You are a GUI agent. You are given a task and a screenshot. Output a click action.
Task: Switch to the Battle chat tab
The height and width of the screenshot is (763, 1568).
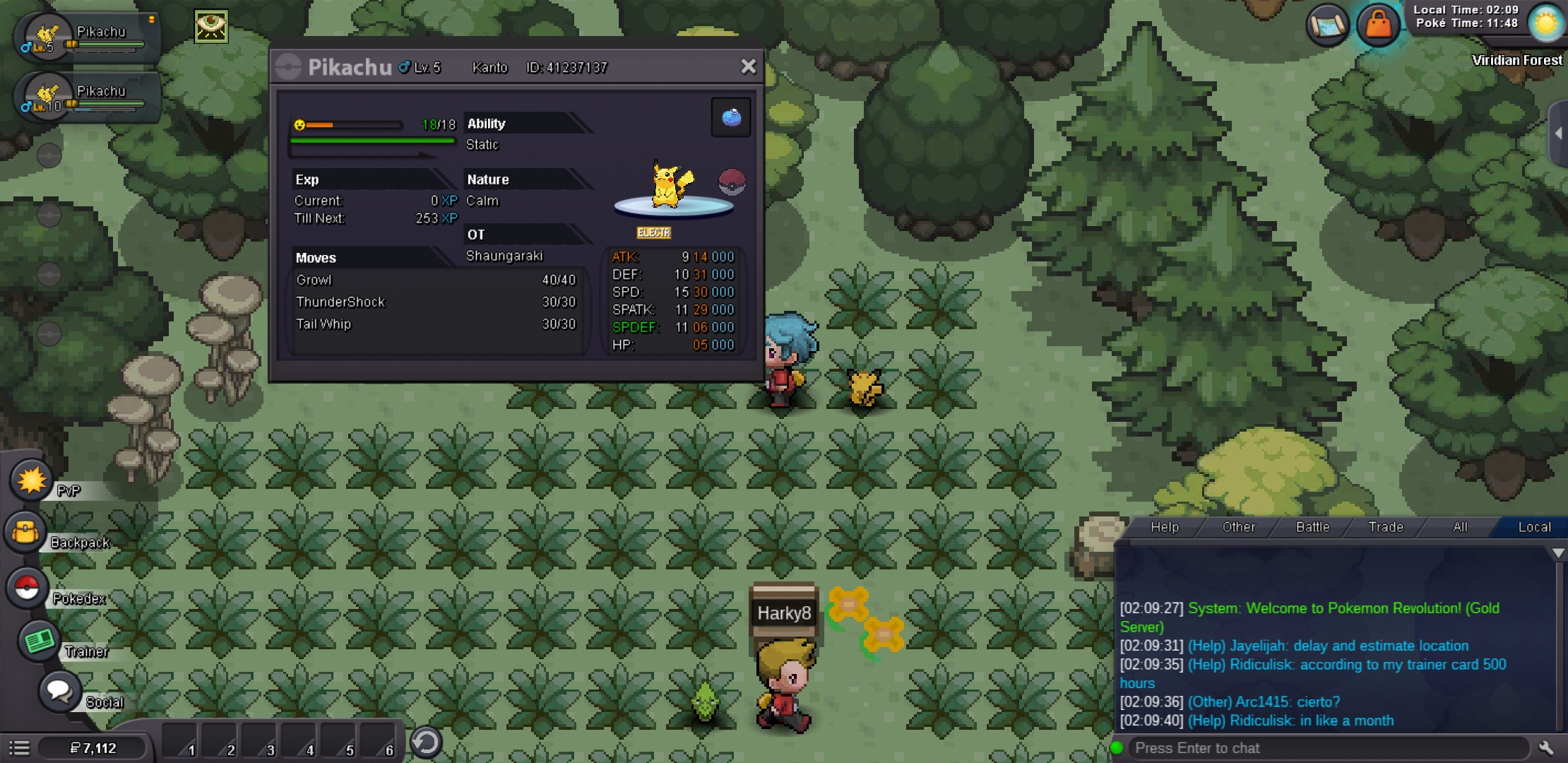[x=1312, y=527]
